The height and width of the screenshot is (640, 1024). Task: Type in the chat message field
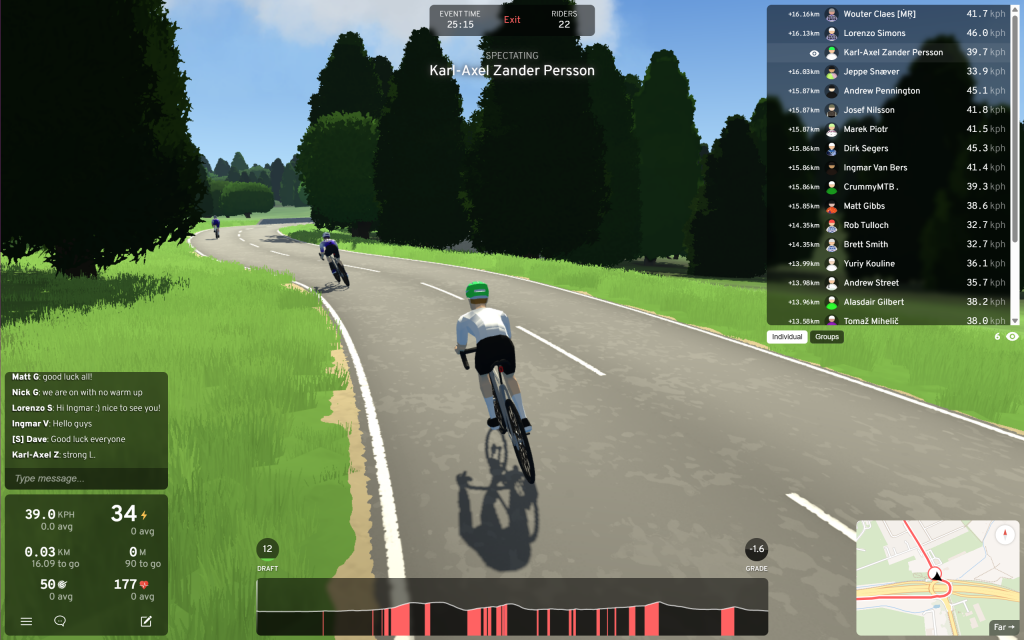(x=86, y=479)
